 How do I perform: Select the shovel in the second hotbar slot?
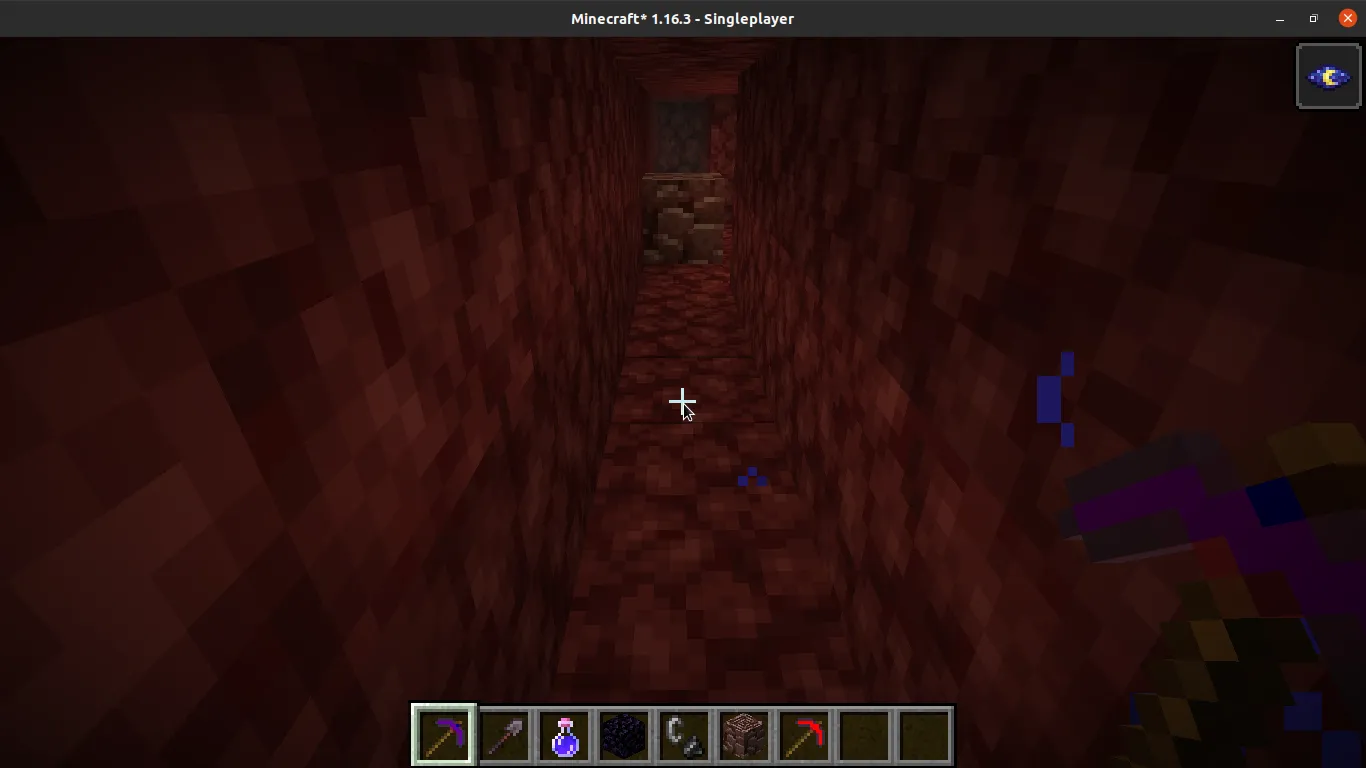pyautogui.click(x=503, y=735)
